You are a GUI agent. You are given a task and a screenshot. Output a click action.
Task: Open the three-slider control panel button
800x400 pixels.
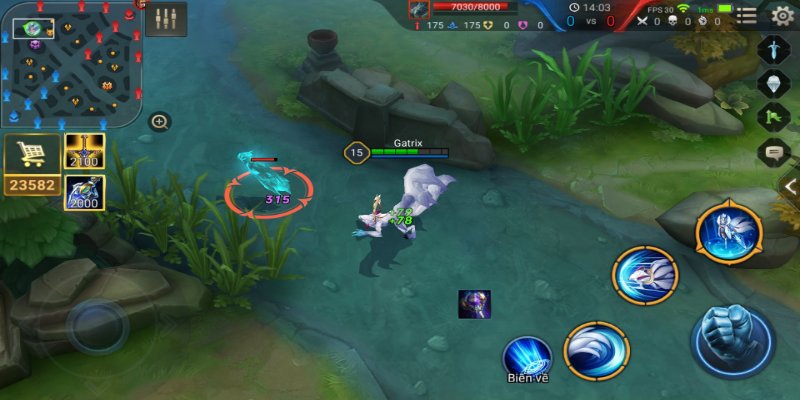point(166,19)
